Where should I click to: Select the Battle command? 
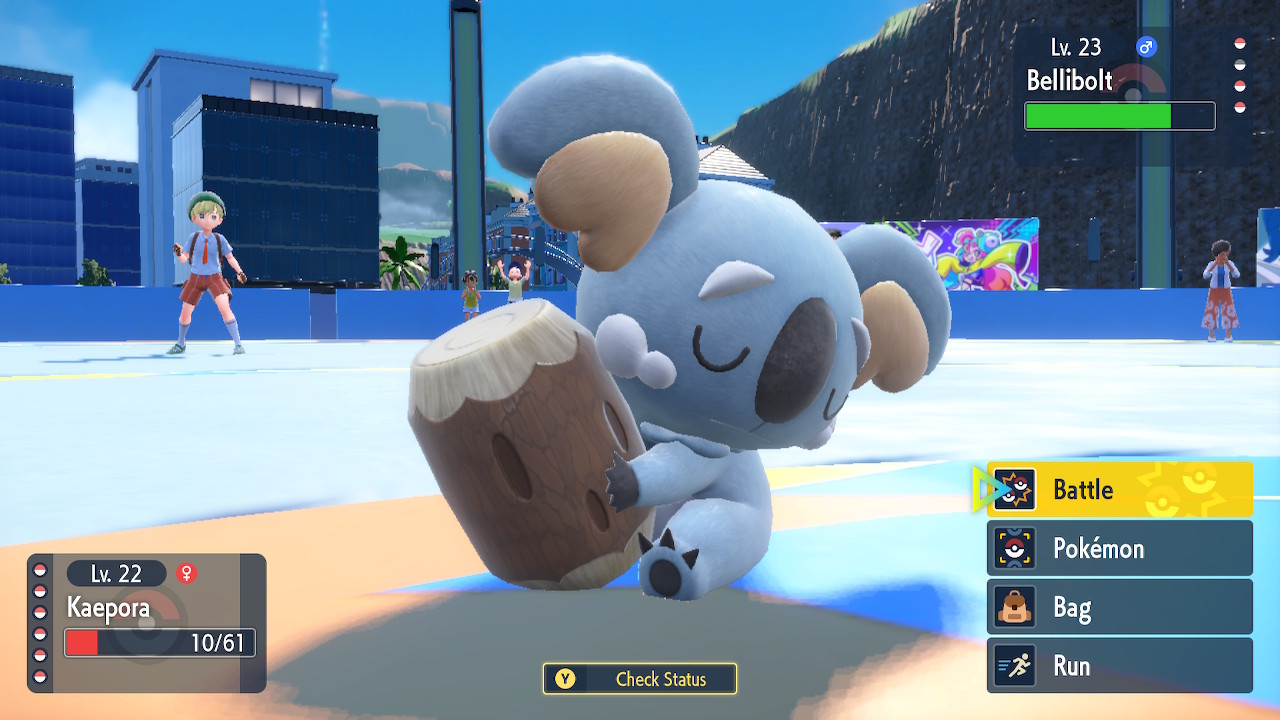coord(1119,489)
